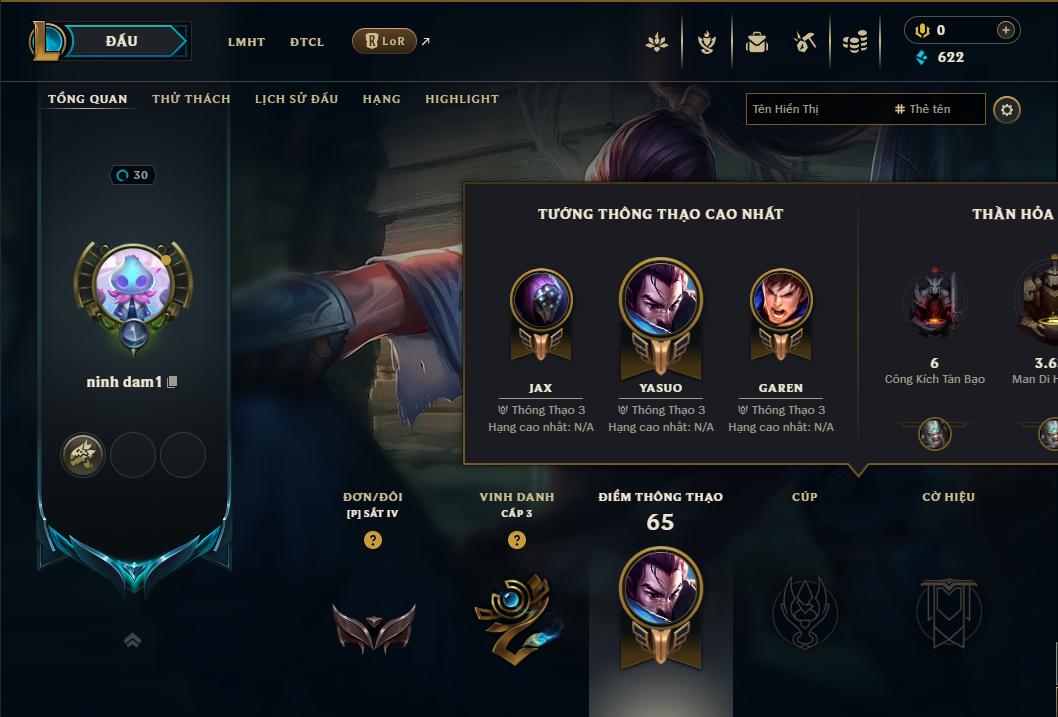
Task: Click the ĐẤU play button
Action: pyautogui.click(x=122, y=41)
